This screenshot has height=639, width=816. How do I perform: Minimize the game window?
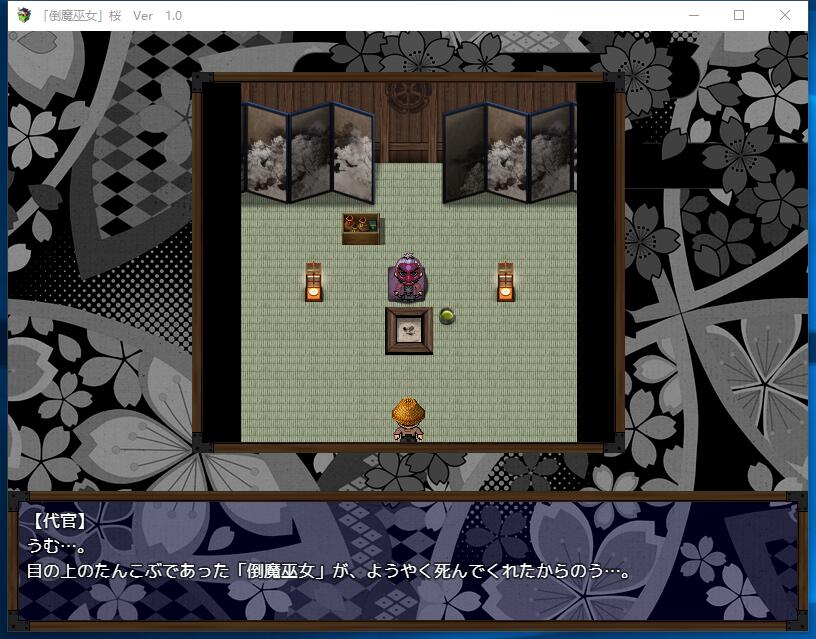pyautogui.click(x=694, y=15)
